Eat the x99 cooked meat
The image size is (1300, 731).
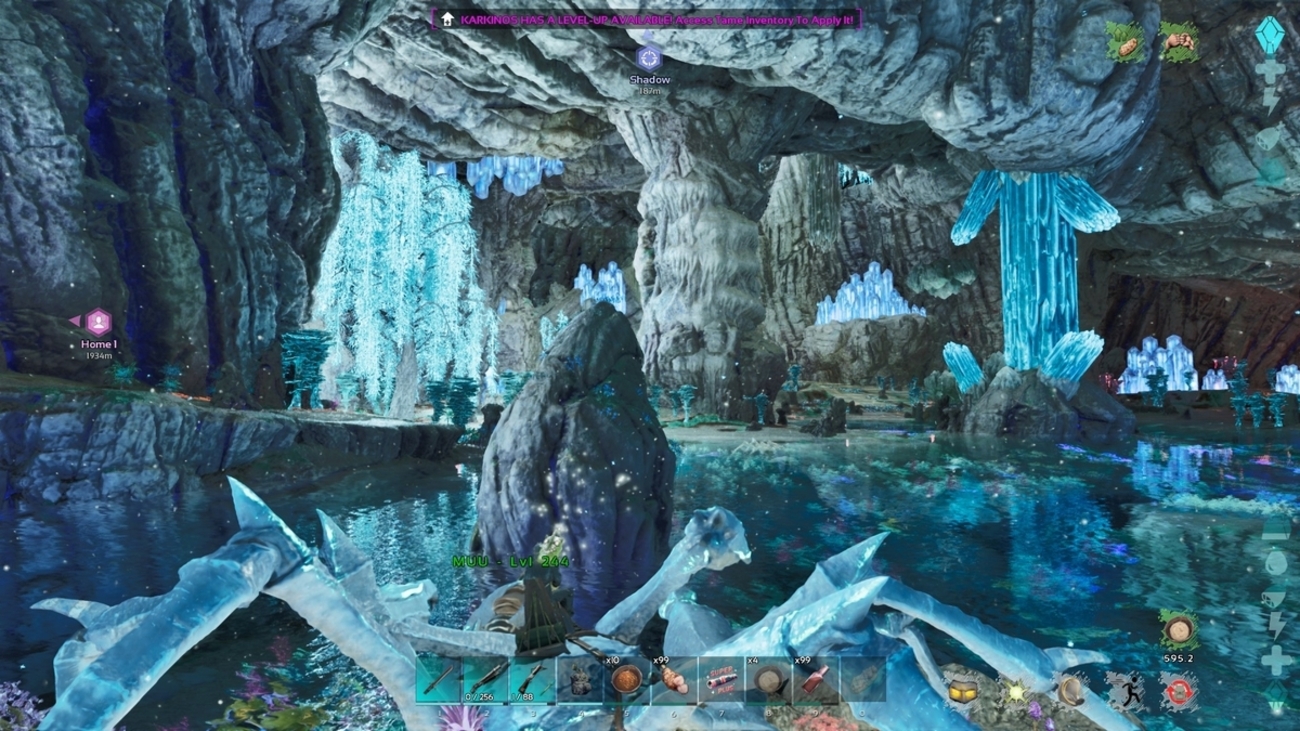[x=674, y=681]
